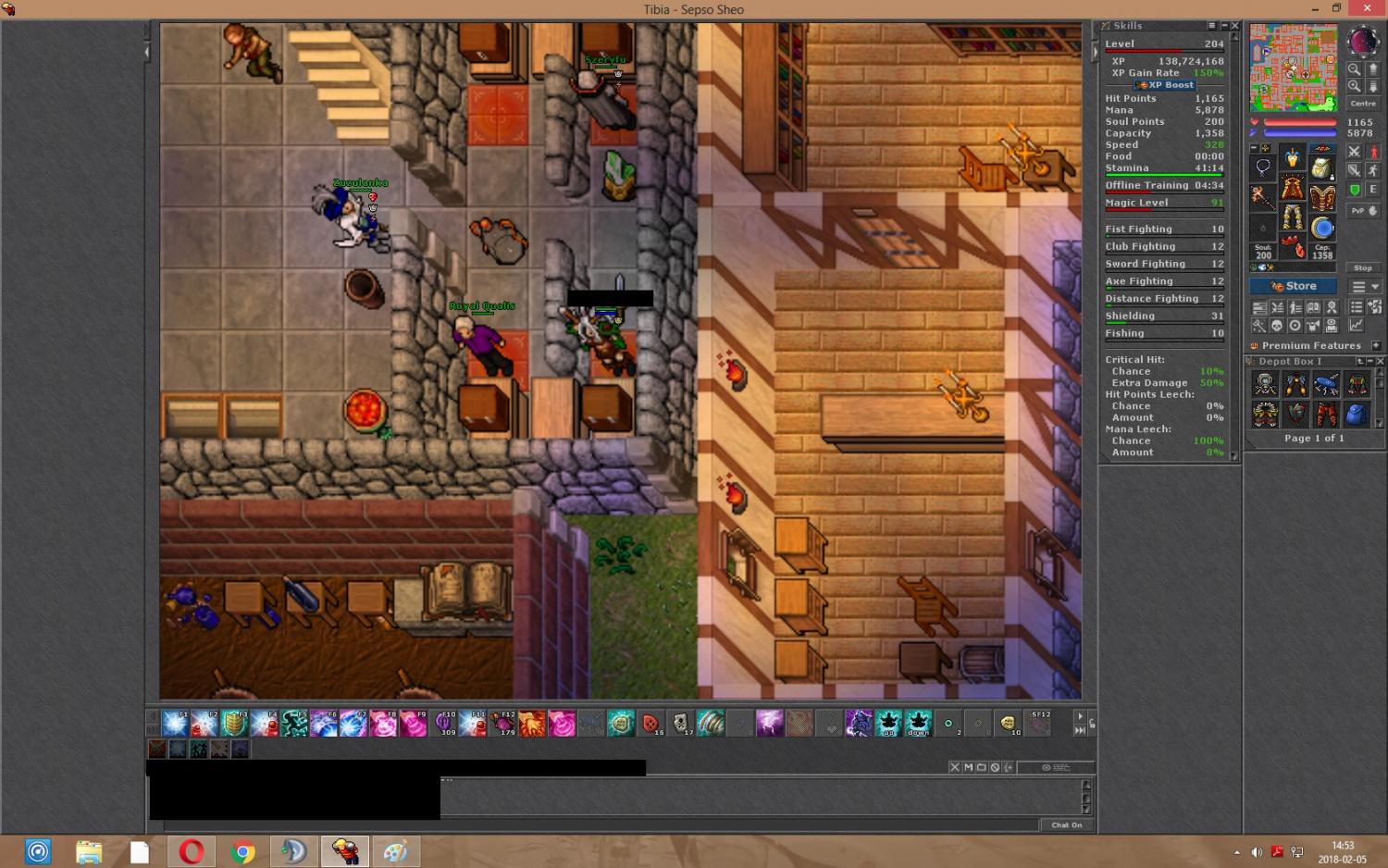Activate the hotbar slot labeled 'up'
This screenshot has height=868, width=1388.
click(x=888, y=723)
